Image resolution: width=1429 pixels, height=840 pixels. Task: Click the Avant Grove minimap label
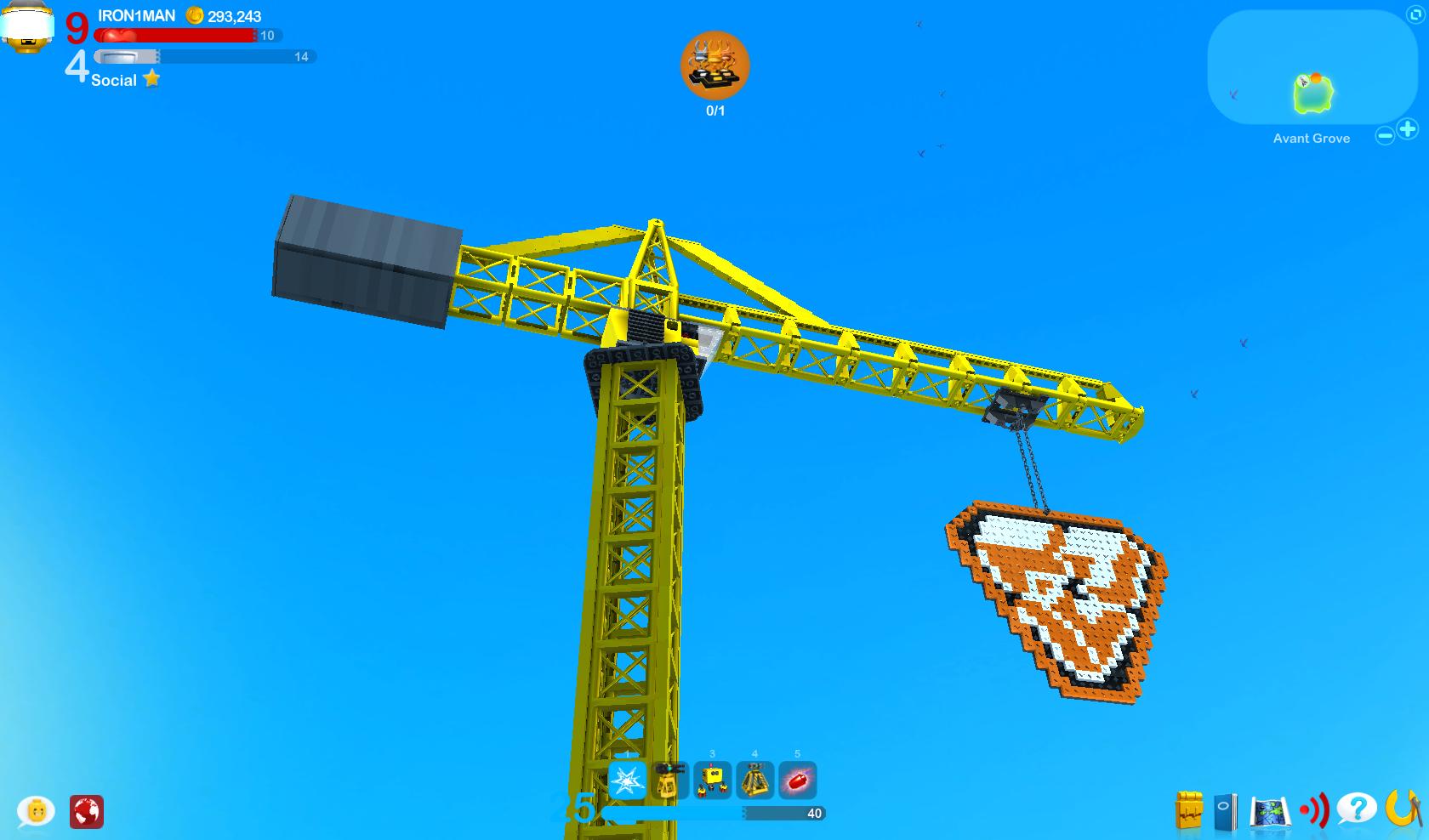coord(1311,138)
